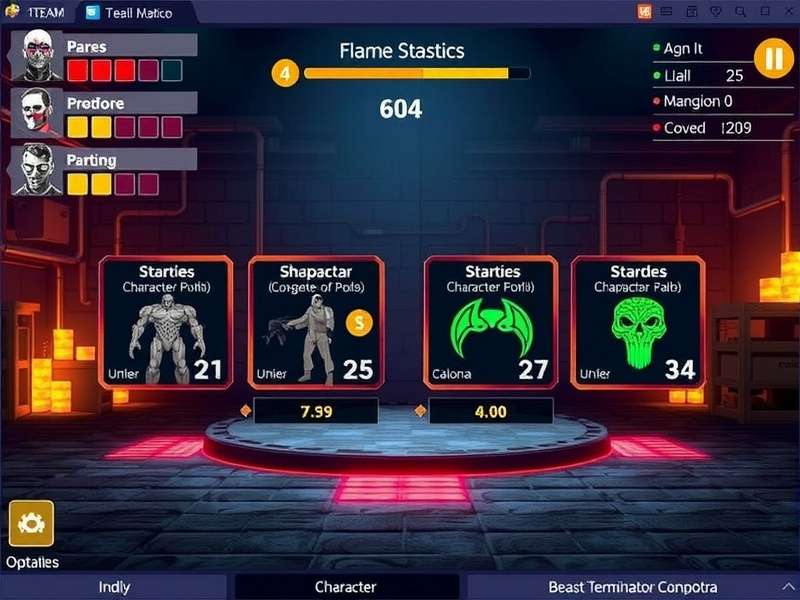This screenshot has height=600, width=800.
Task: Choose the Shapactar card numbered 25
Action: (x=315, y=322)
